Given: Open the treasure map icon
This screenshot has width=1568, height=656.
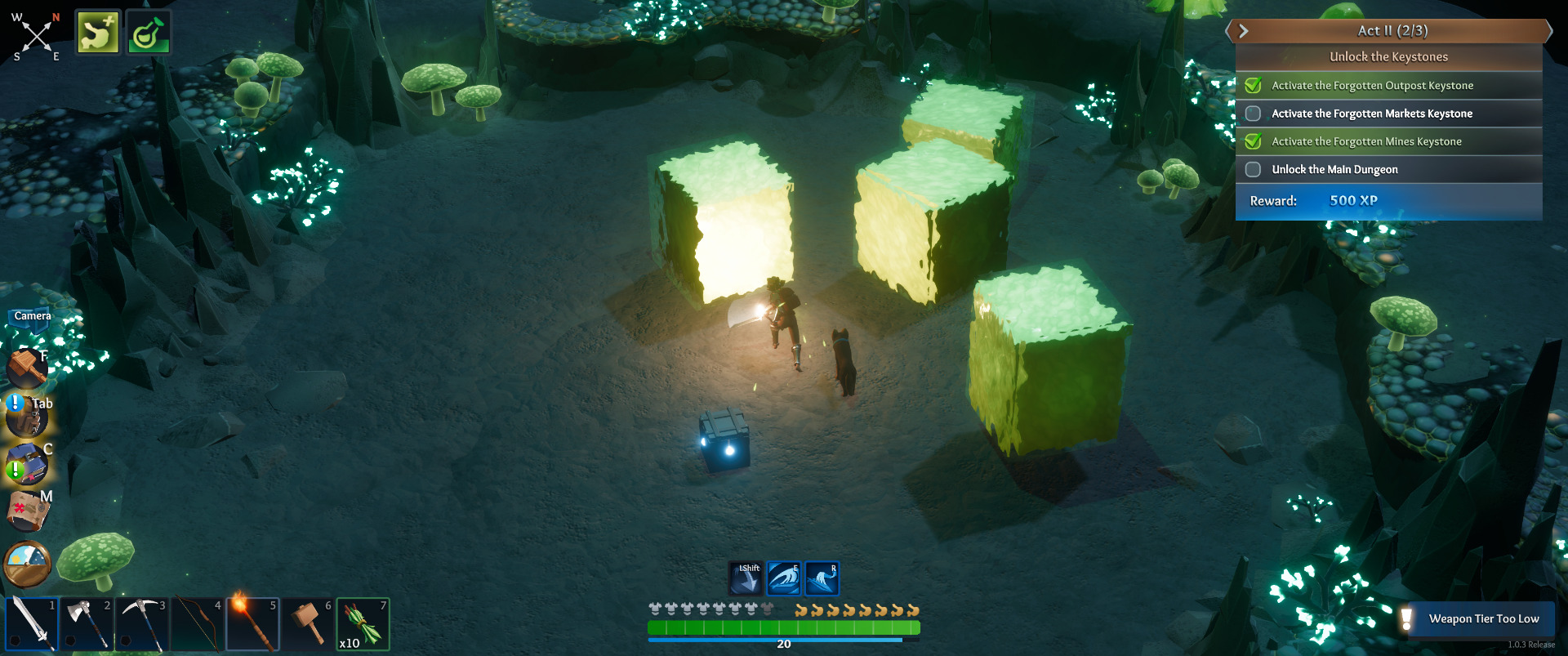Looking at the screenshot, I should click(x=28, y=511).
